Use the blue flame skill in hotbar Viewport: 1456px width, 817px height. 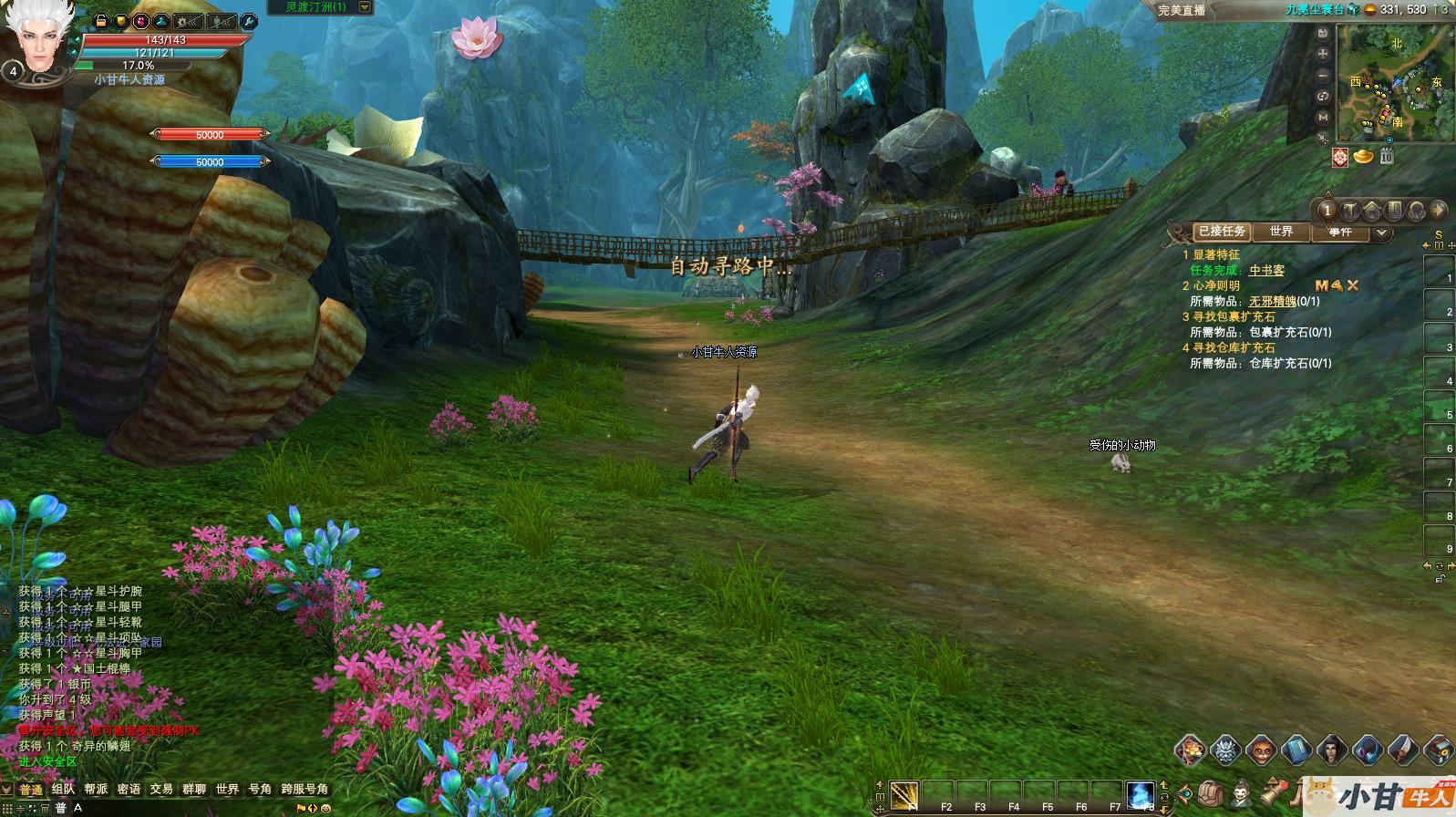click(1141, 795)
